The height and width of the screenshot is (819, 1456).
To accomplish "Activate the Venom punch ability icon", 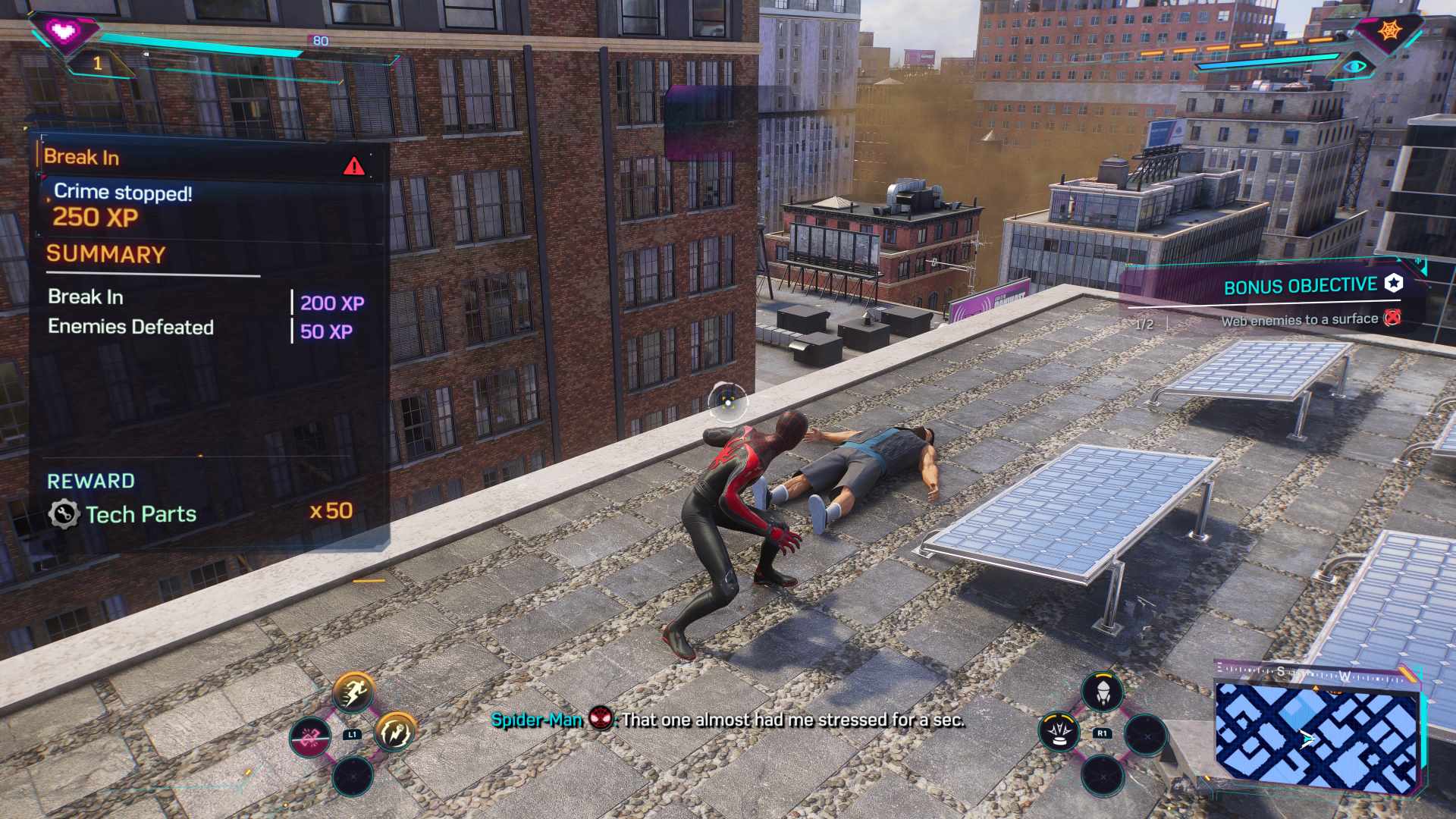I will pyautogui.click(x=394, y=733).
